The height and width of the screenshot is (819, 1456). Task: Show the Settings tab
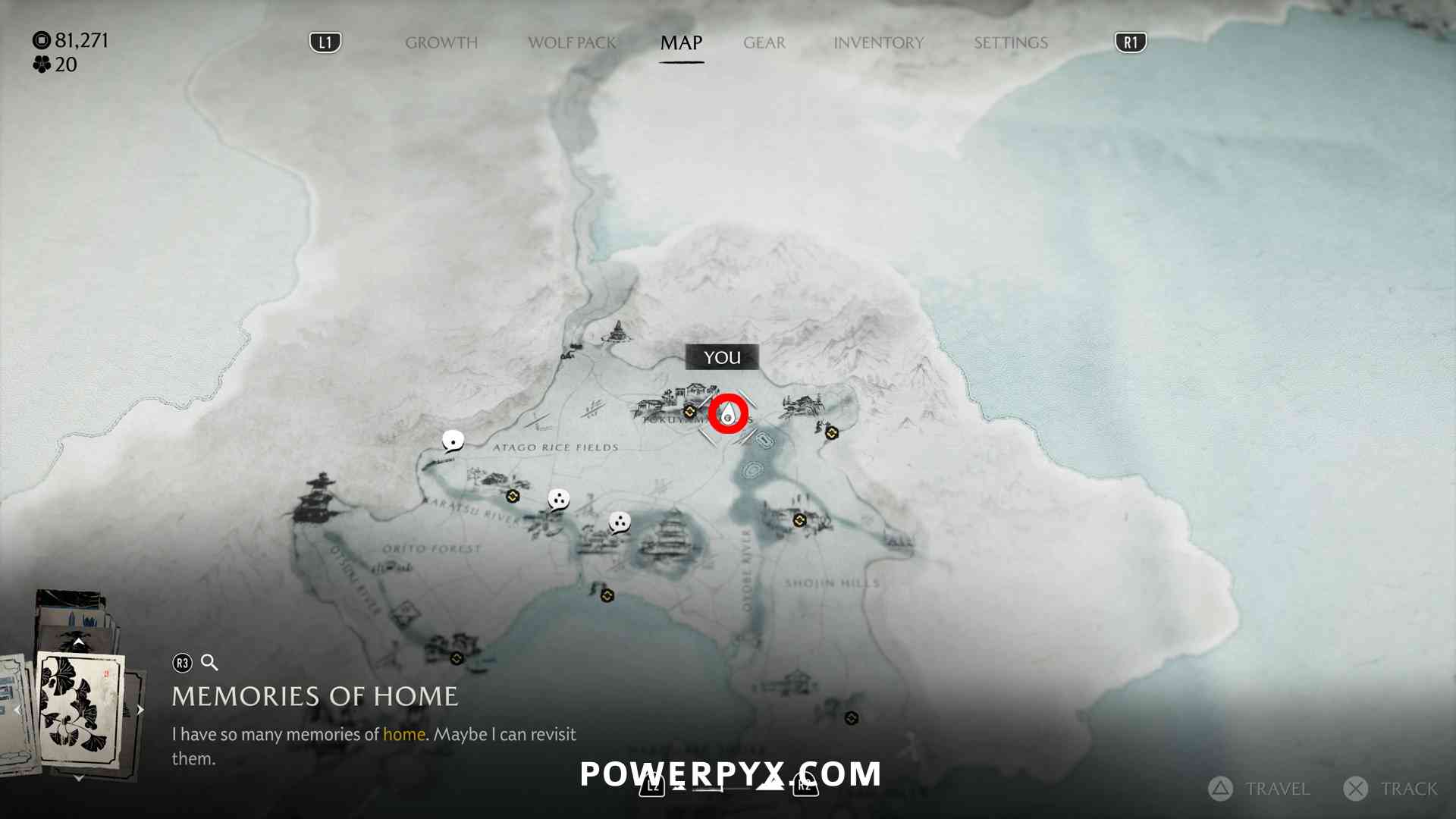(x=1011, y=42)
